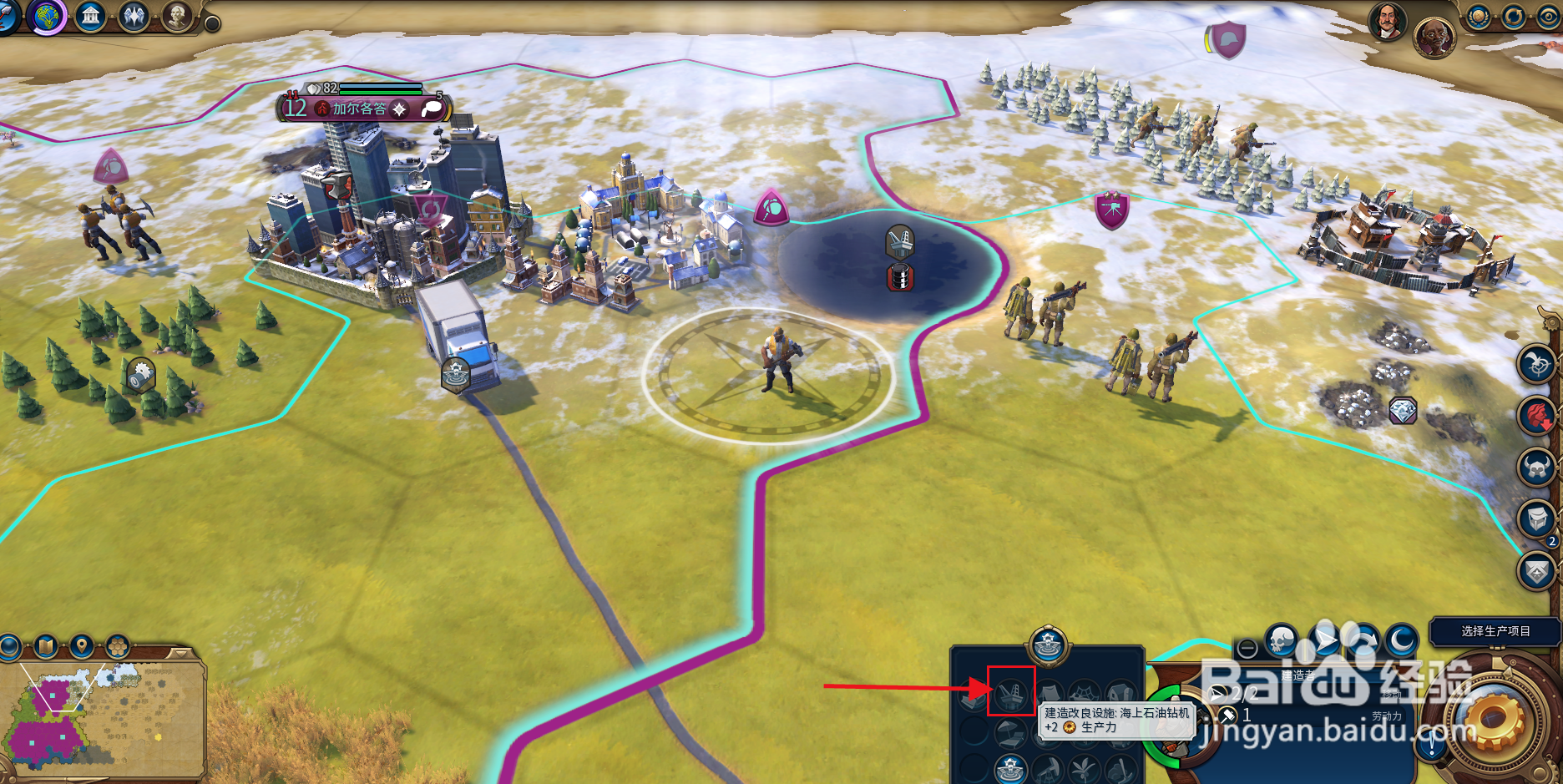Toggle the hex grid button above the minimap
Viewport: 1563px width, 784px height.
(x=118, y=645)
